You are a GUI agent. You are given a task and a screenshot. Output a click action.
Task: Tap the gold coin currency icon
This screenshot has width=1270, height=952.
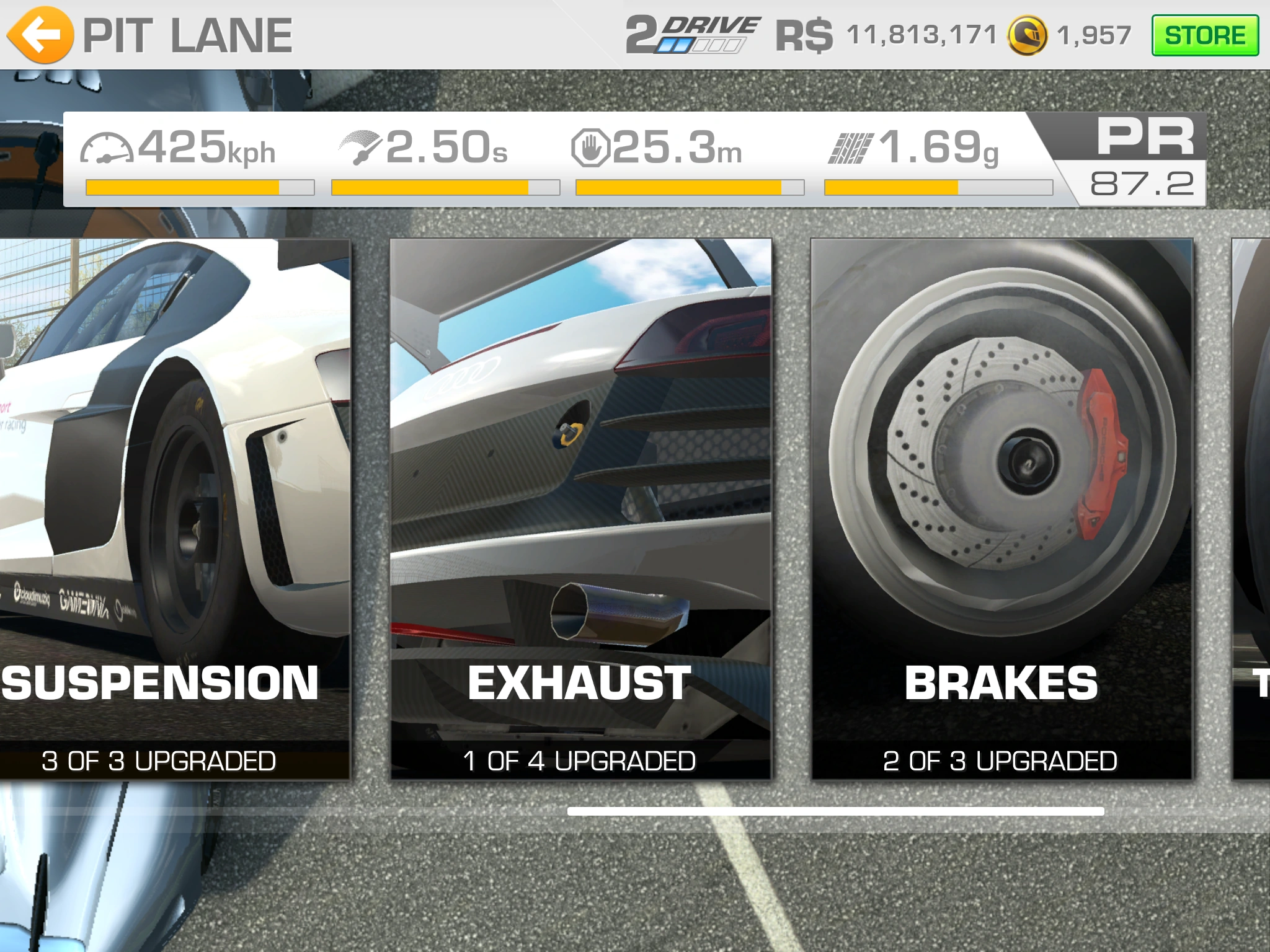1027,35
